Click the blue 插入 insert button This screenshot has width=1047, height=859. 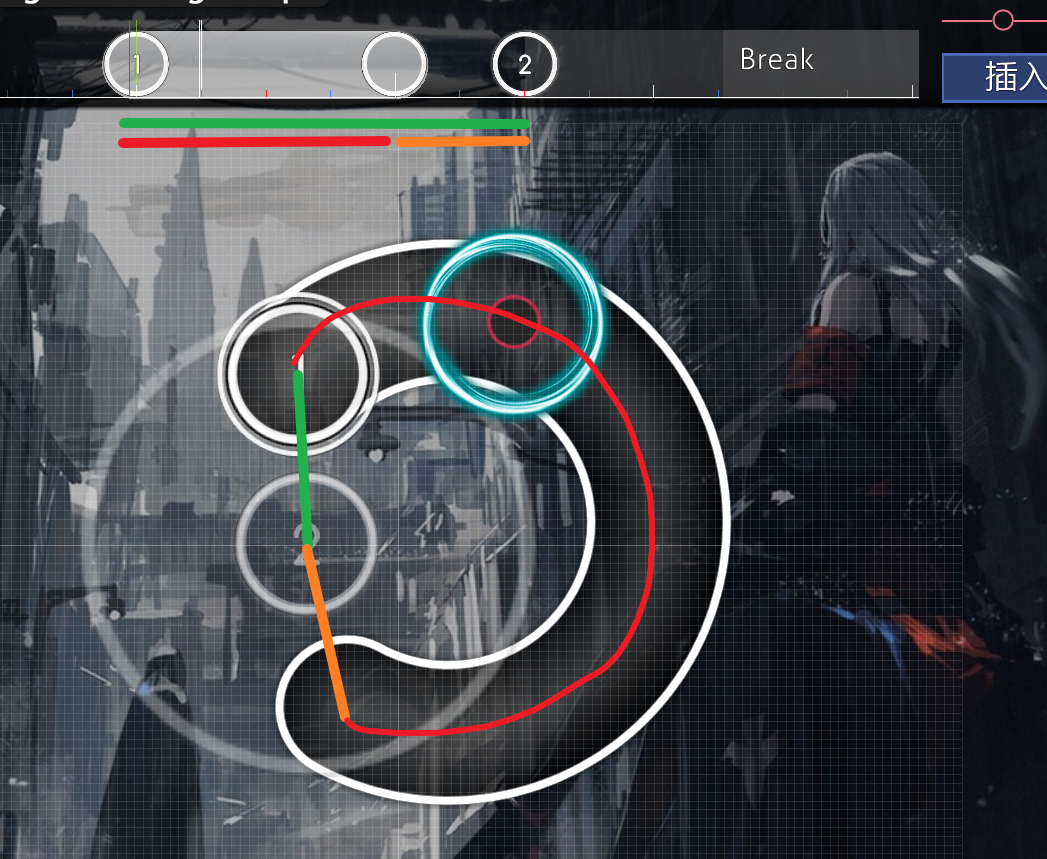pyautogui.click(x=996, y=77)
